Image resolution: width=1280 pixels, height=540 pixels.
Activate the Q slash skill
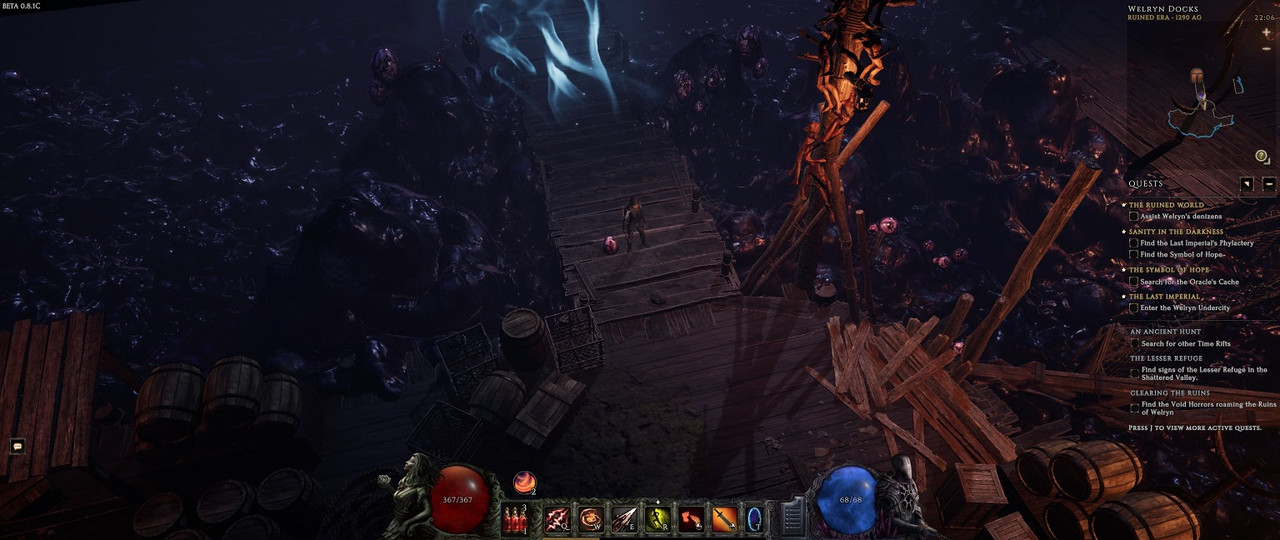click(557, 518)
